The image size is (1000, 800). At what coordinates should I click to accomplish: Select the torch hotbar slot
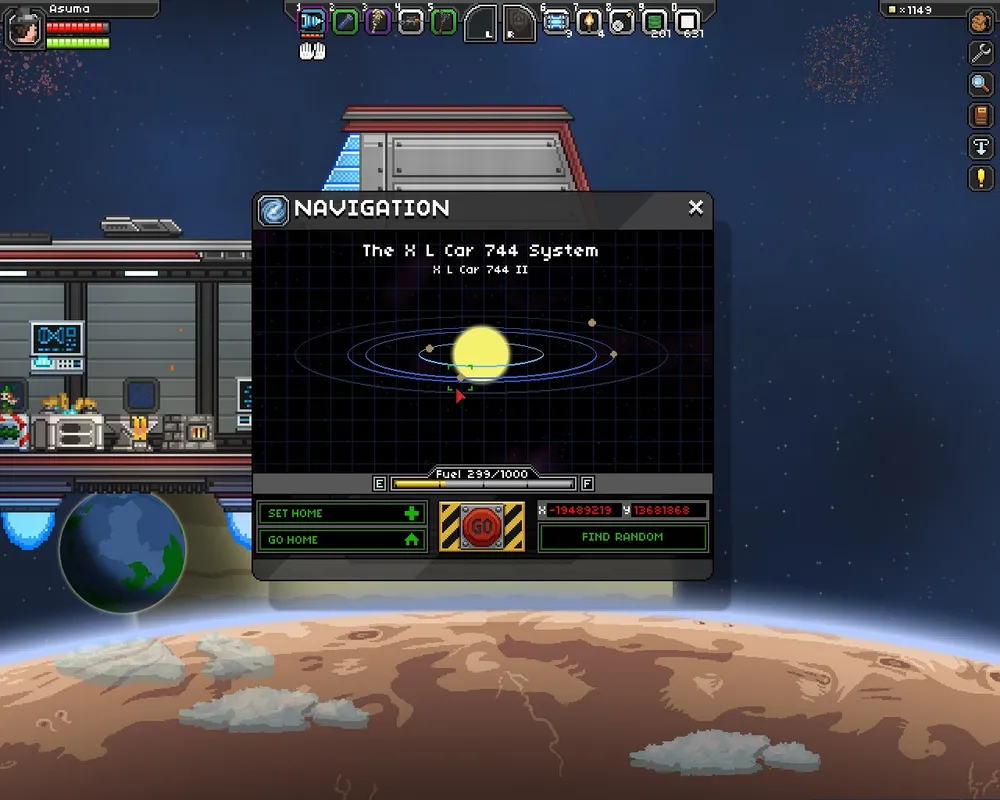pyautogui.click(x=590, y=21)
